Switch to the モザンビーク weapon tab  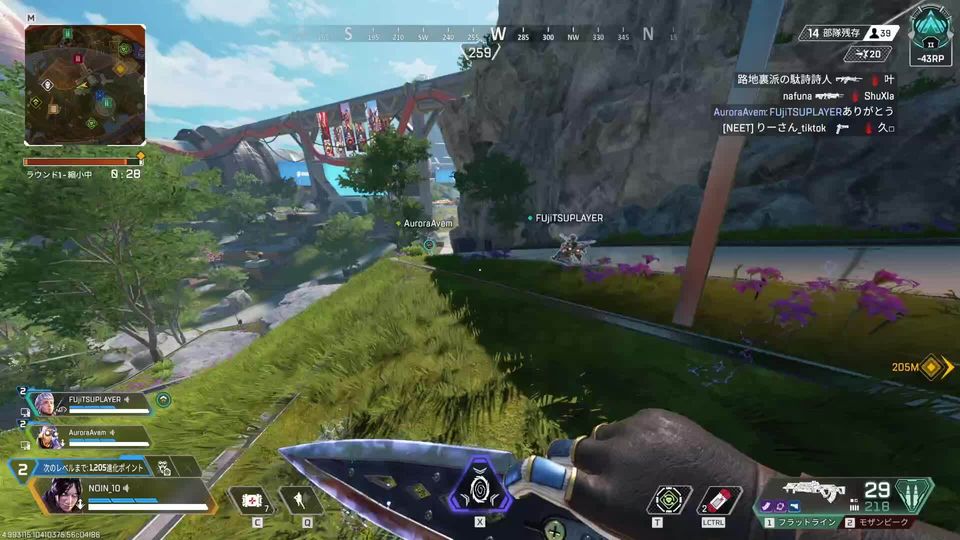880,522
